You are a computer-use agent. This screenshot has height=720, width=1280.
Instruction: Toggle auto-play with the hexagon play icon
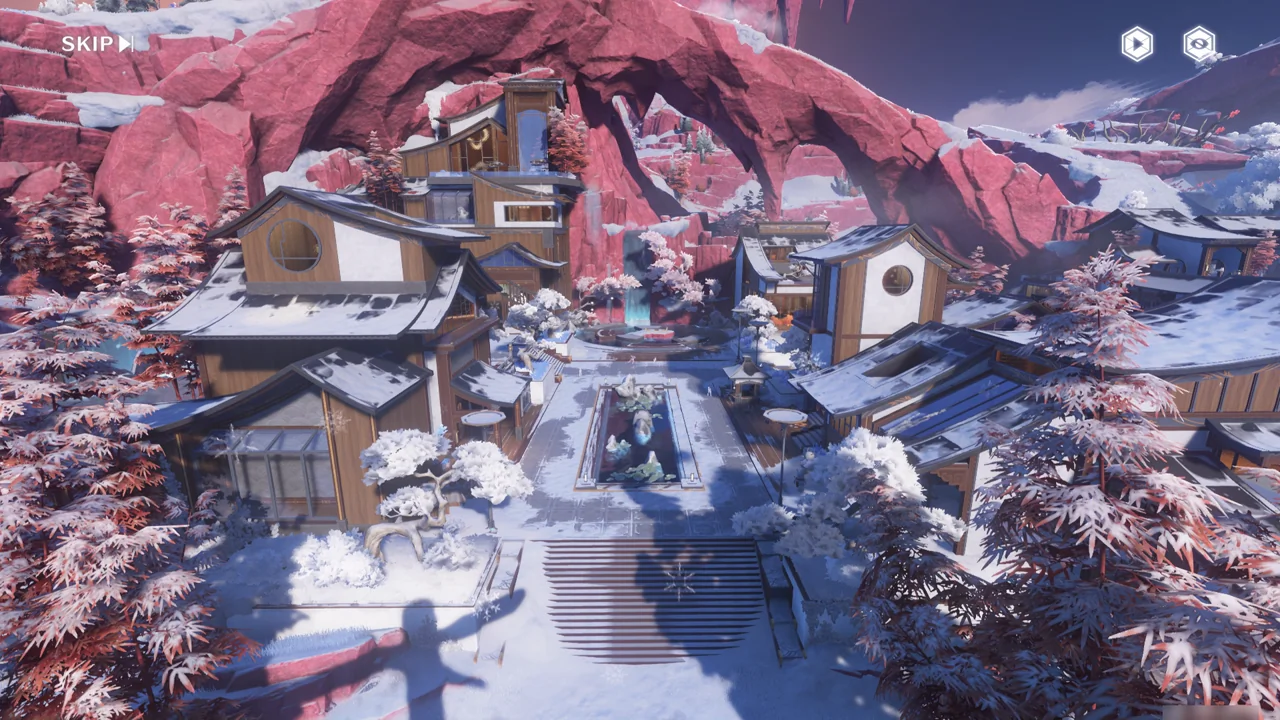point(1136,44)
